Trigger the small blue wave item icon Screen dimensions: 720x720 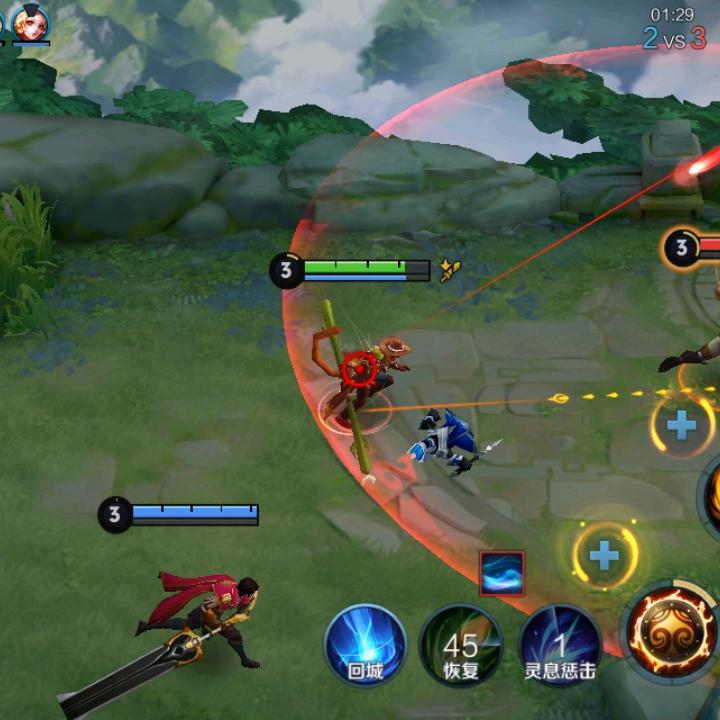(x=501, y=573)
